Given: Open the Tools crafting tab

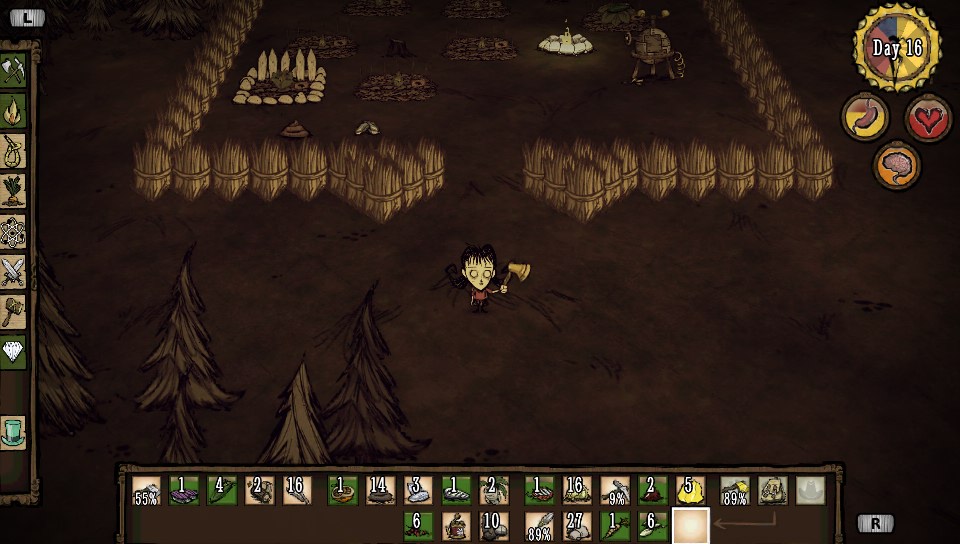Looking at the screenshot, I should [x=15, y=69].
